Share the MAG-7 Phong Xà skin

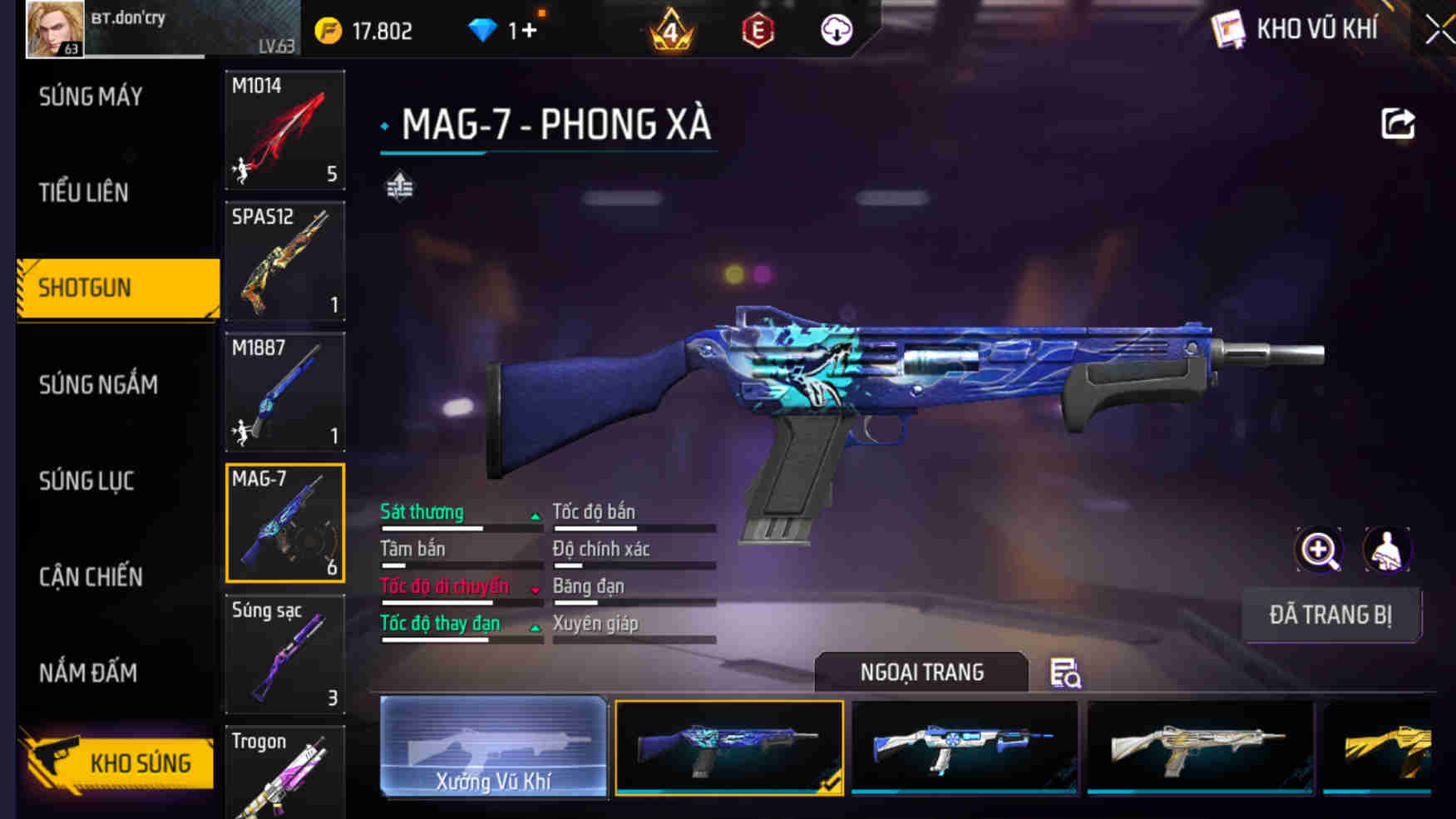[x=1399, y=123]
